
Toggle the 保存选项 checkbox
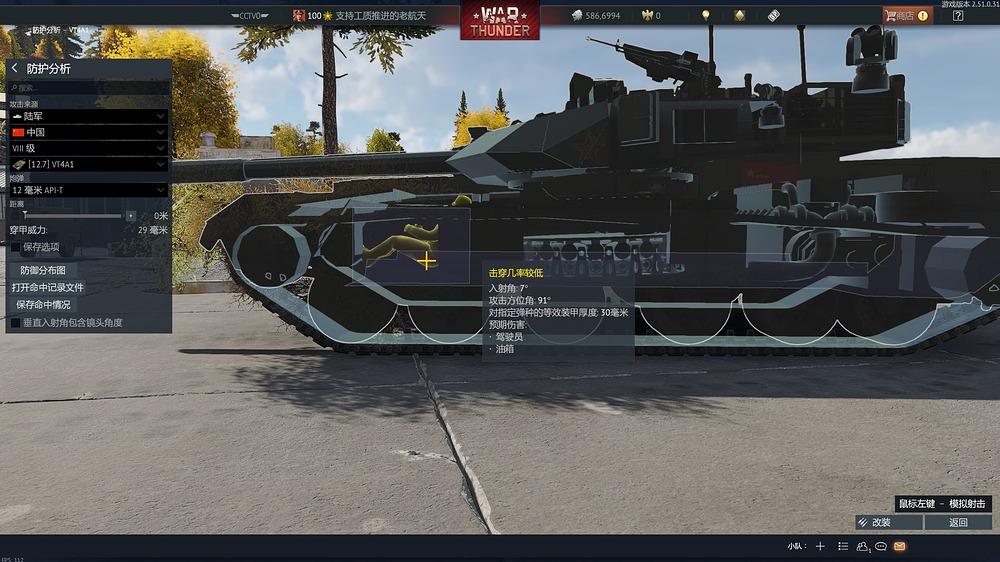click(x=16, y=246)
